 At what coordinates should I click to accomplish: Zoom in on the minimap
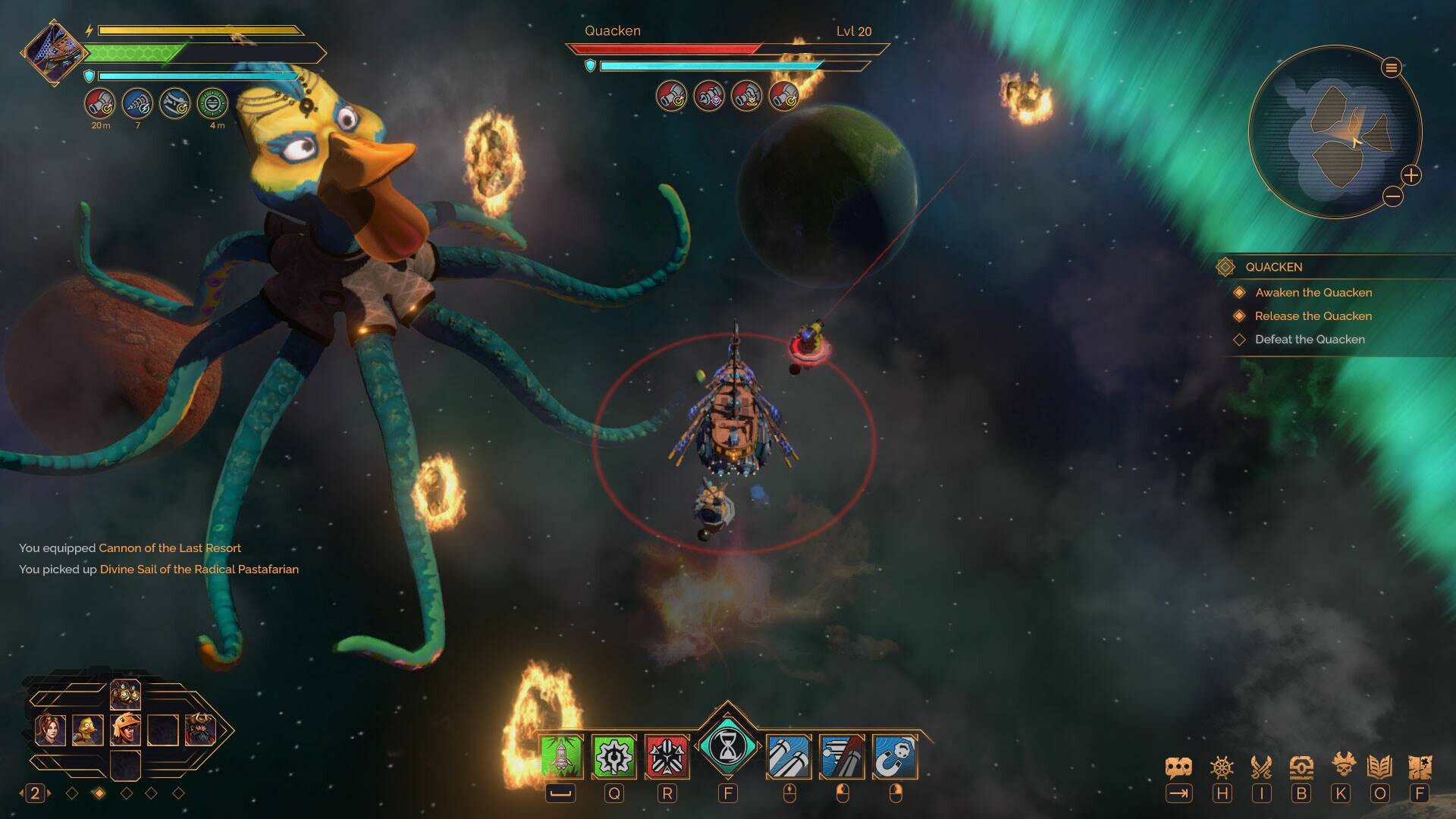pos(1410,176)
